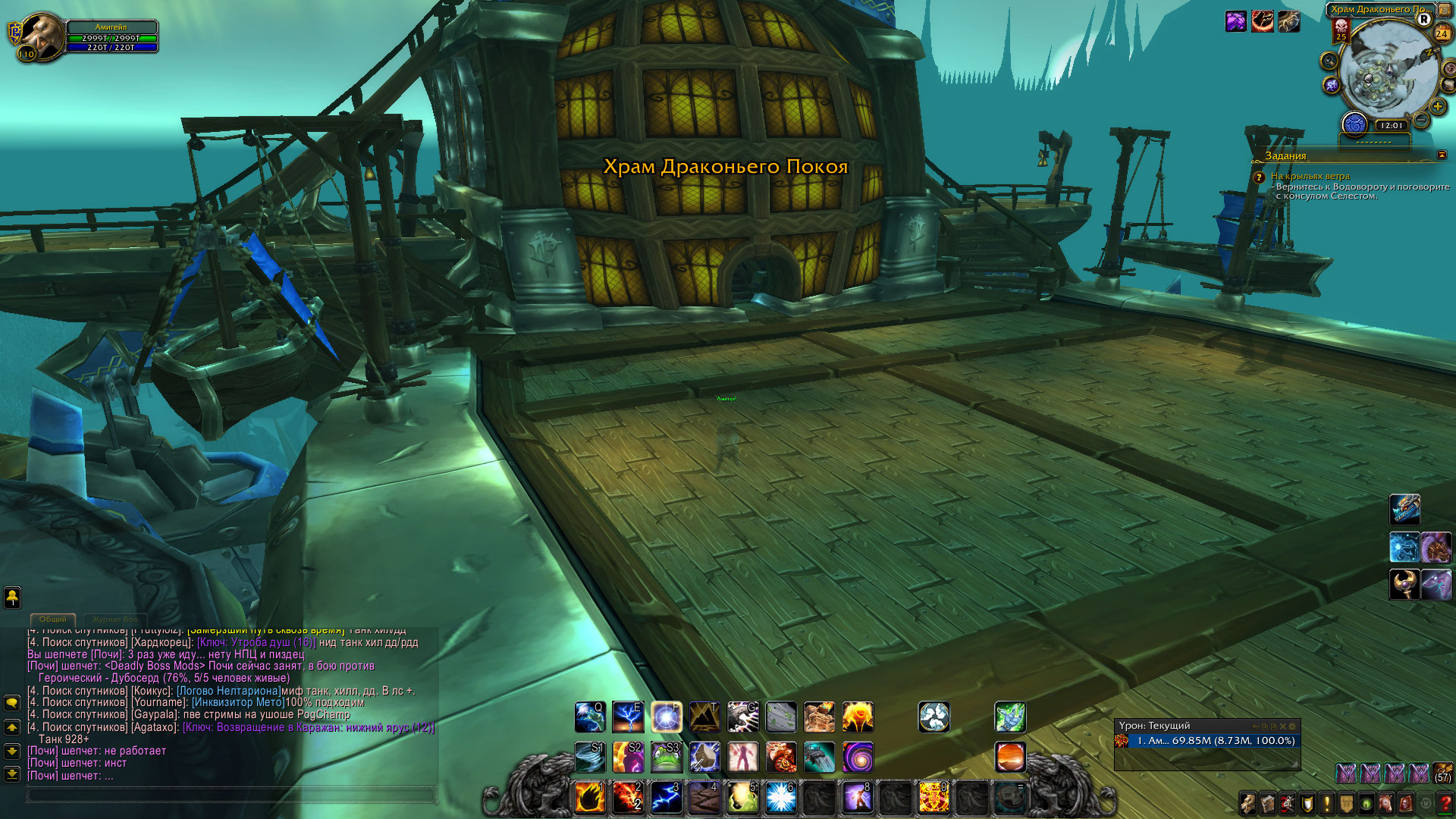Select the quest На крыльях ветра

point(1310,176)
